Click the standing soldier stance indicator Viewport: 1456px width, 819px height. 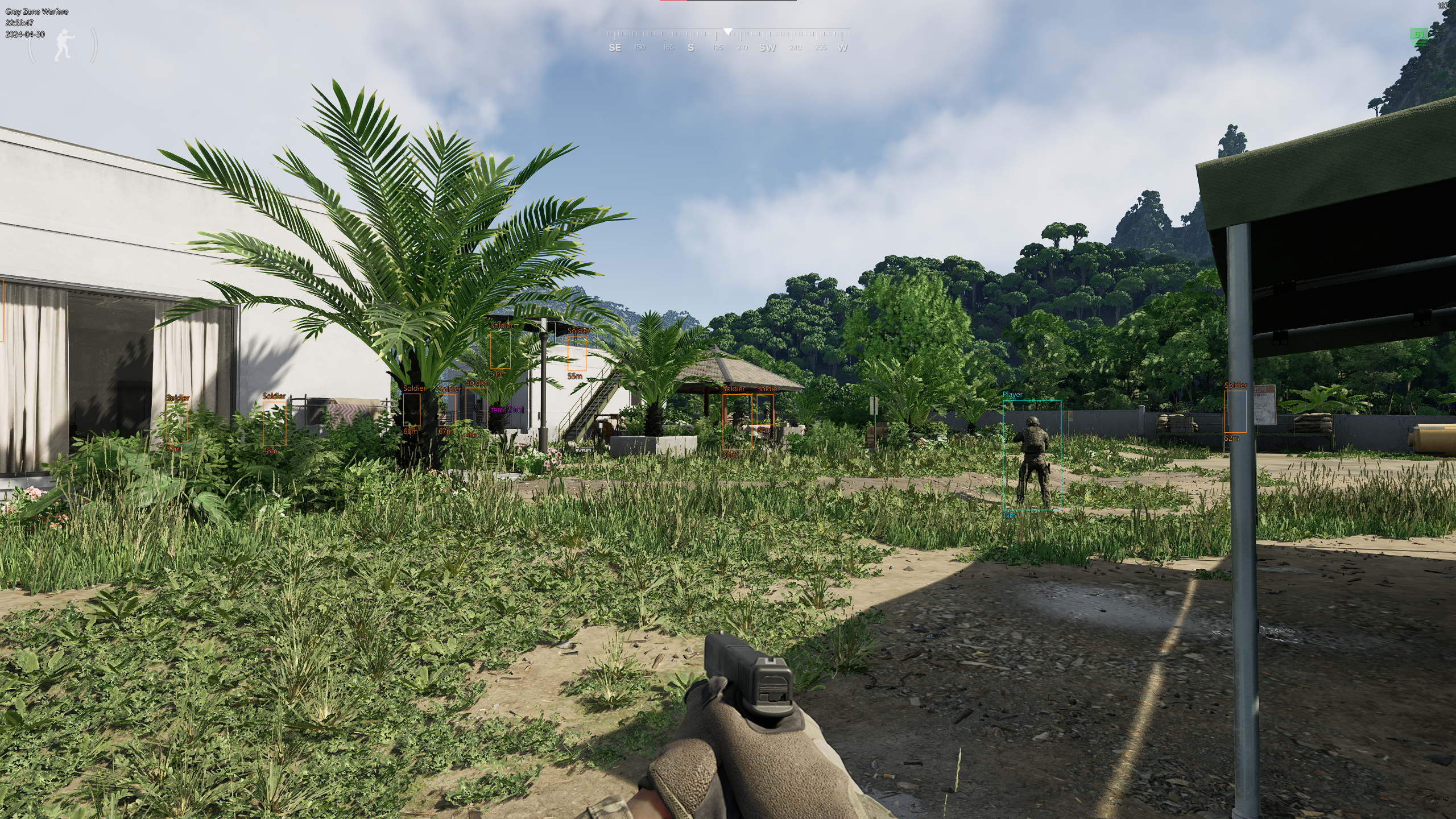click(x=63, y=45)
